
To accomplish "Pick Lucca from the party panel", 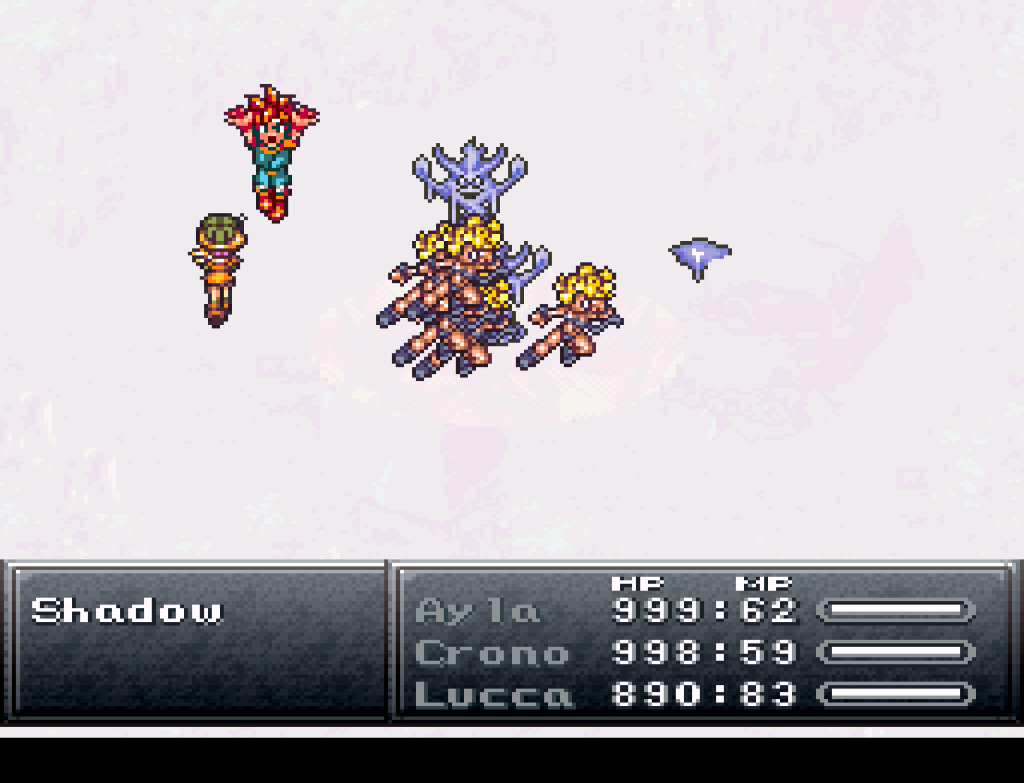I will (x=493, y=694).
